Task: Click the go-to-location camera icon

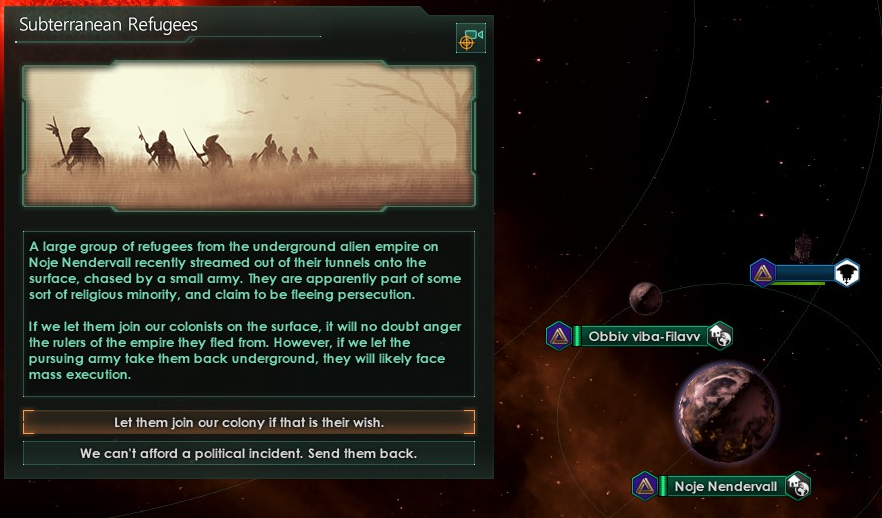Action: pos(470,39)
